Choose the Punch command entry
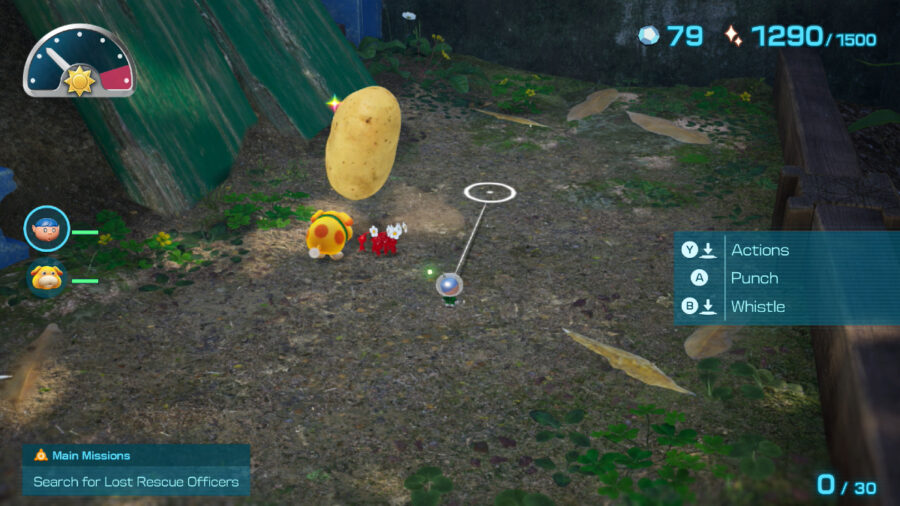 pyautogui.click(x=753, y=278)
